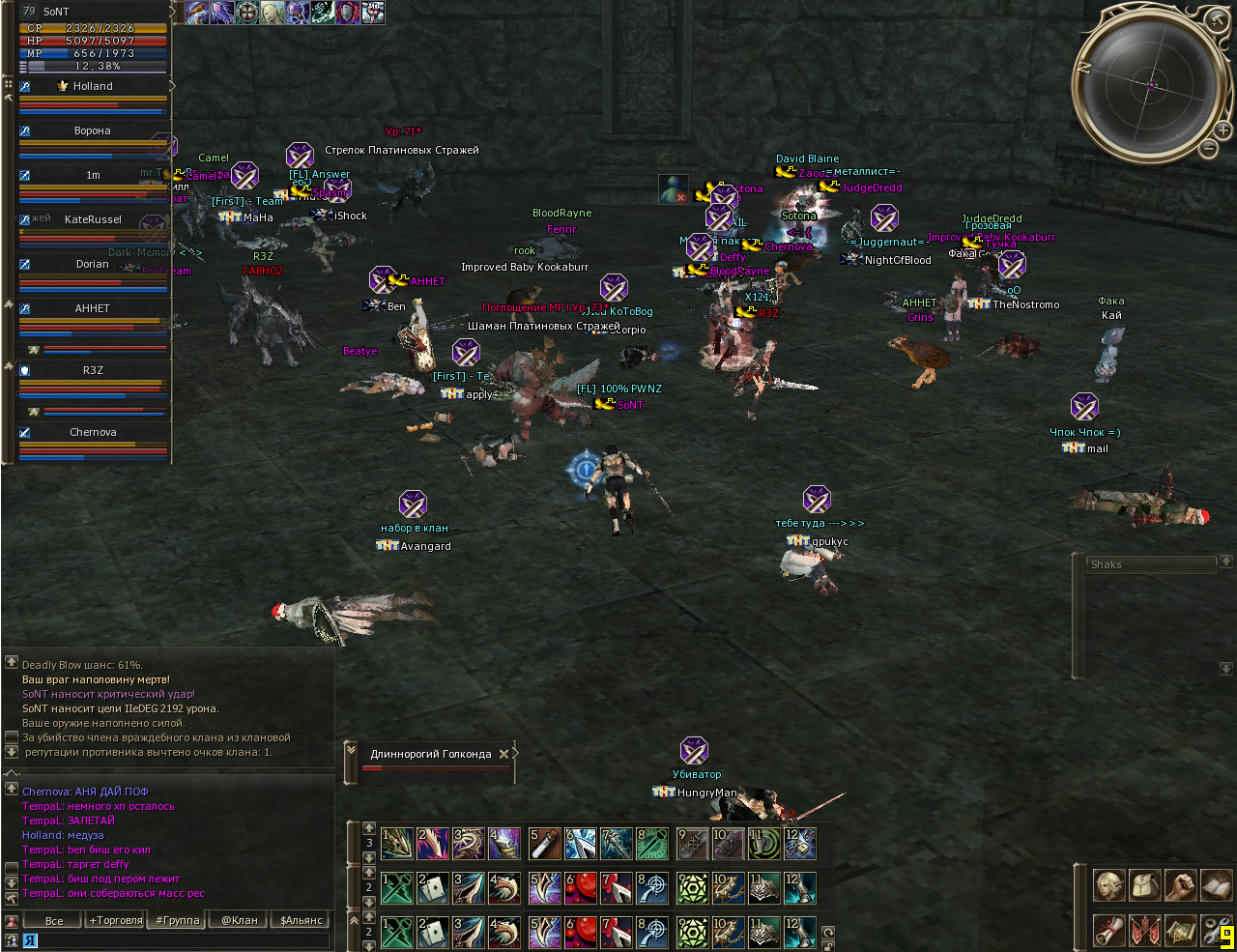Switch chat to the @Клан tab

click(x=240, y=920)
